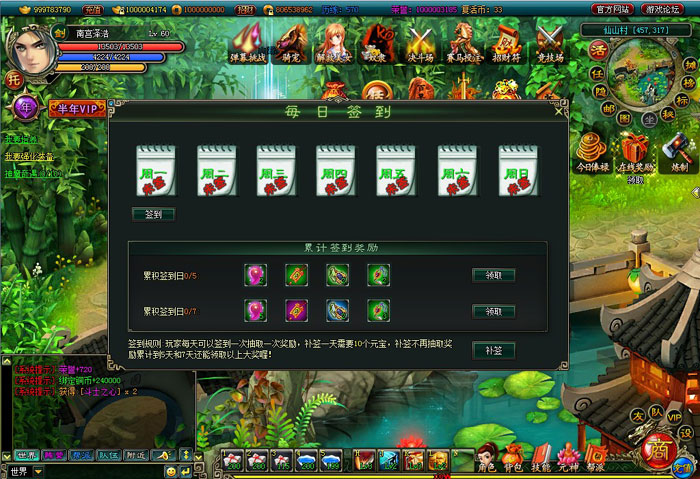Viewport: 700px width, 479px height.
Task: Click the 补签 make-up sign-in button
Action: coord(493,350)
